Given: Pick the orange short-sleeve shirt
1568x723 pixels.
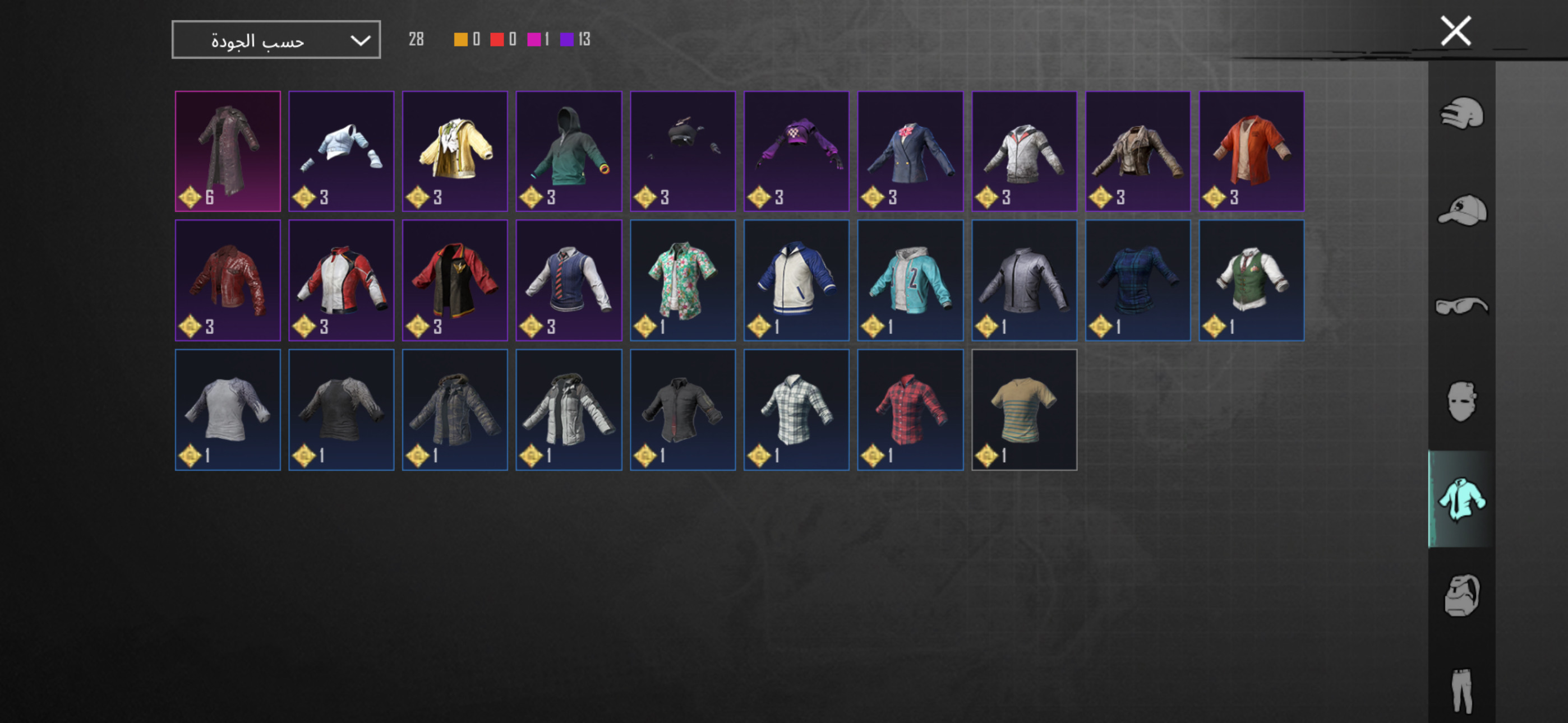Looking at the screenshot, I should (x=1251, y=151).
